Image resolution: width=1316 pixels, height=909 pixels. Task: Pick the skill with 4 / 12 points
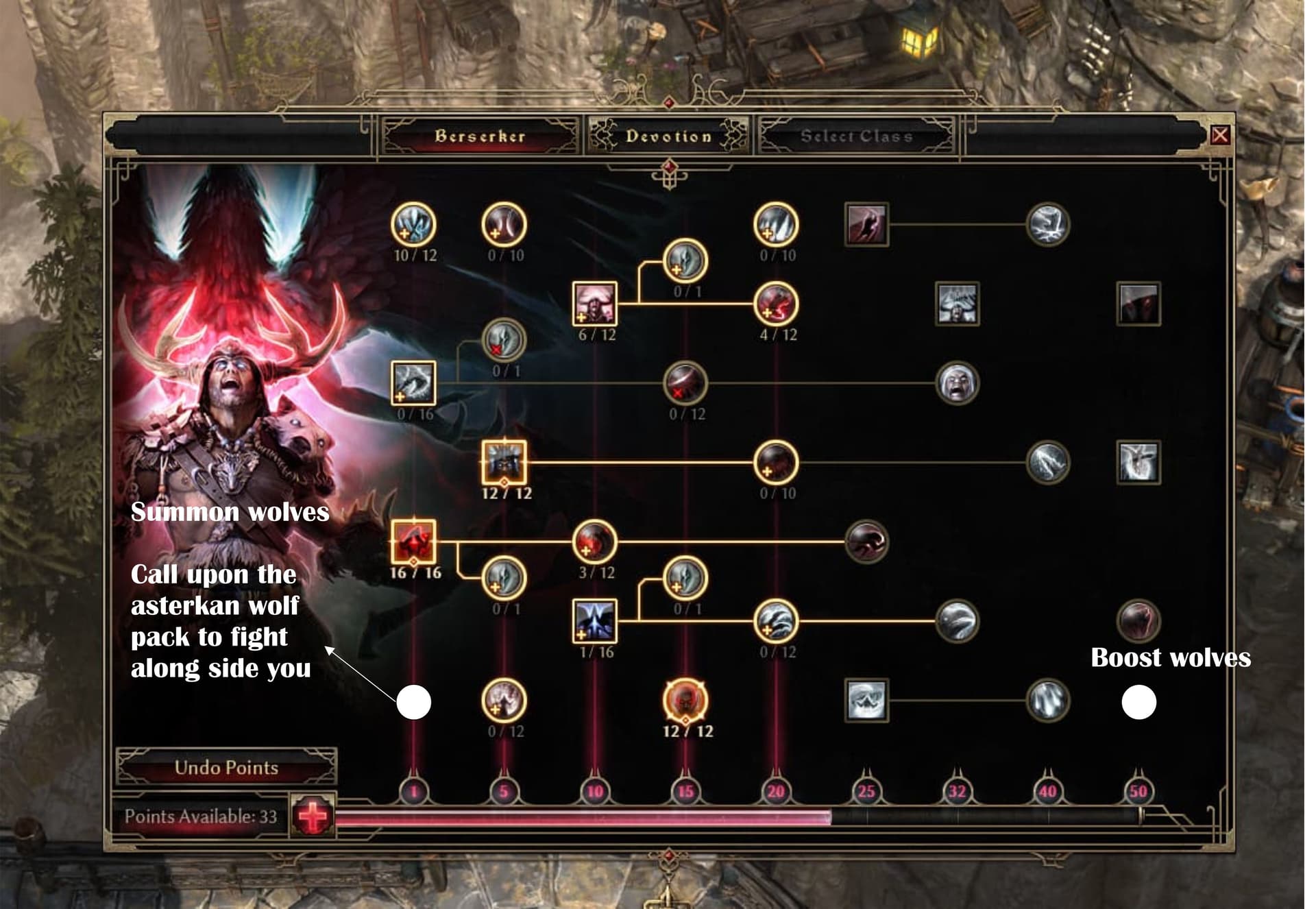tap(776, 304)
